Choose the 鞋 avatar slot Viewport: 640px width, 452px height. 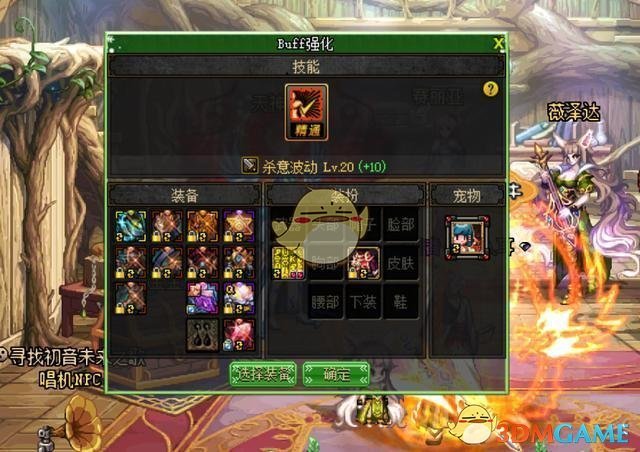[402, 302]
